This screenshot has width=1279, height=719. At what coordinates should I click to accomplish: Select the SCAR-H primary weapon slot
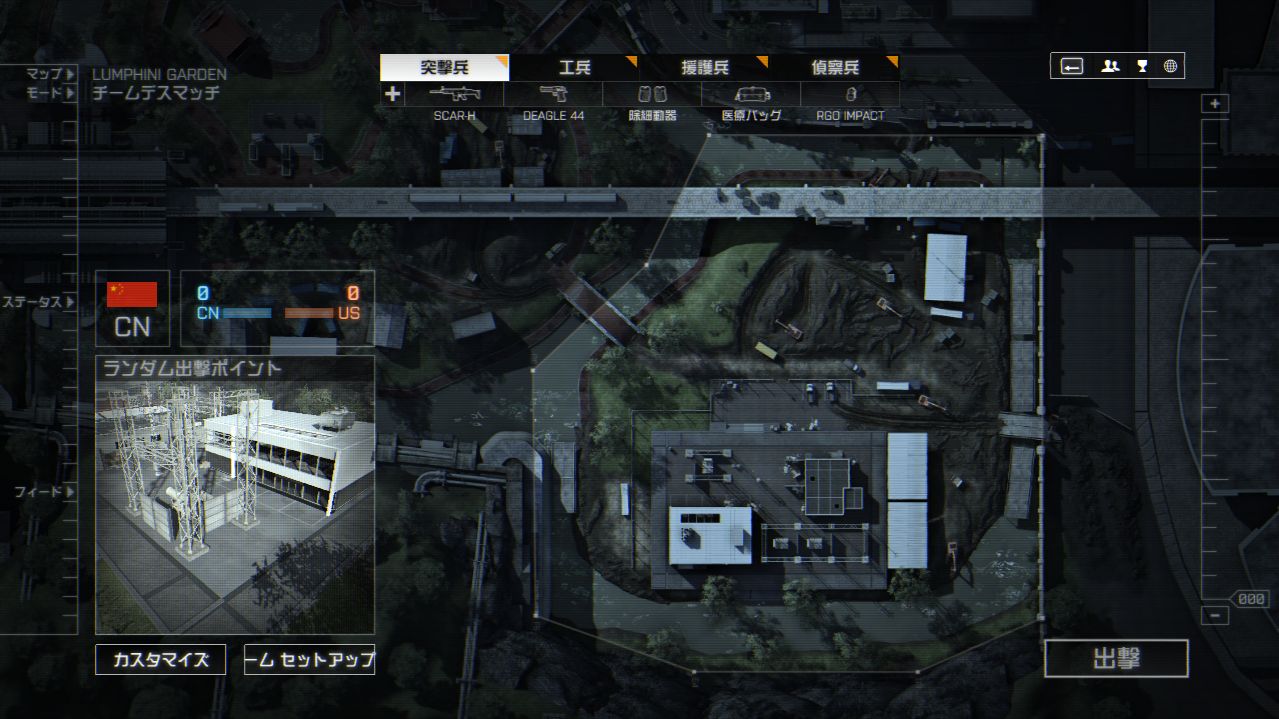pos(455,95)
